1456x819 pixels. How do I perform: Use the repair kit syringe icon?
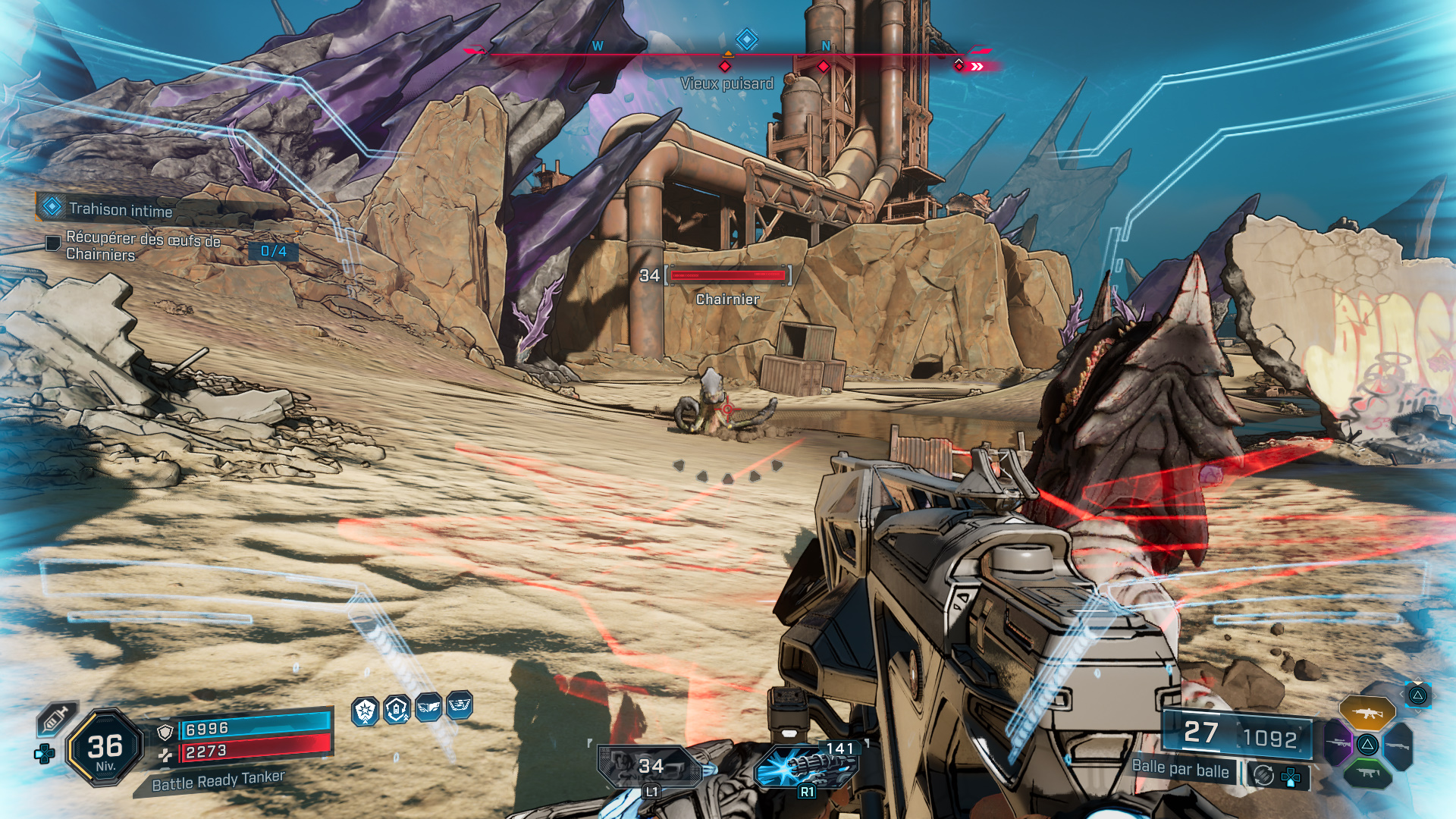pyautogui.click(x=56, y=719)
